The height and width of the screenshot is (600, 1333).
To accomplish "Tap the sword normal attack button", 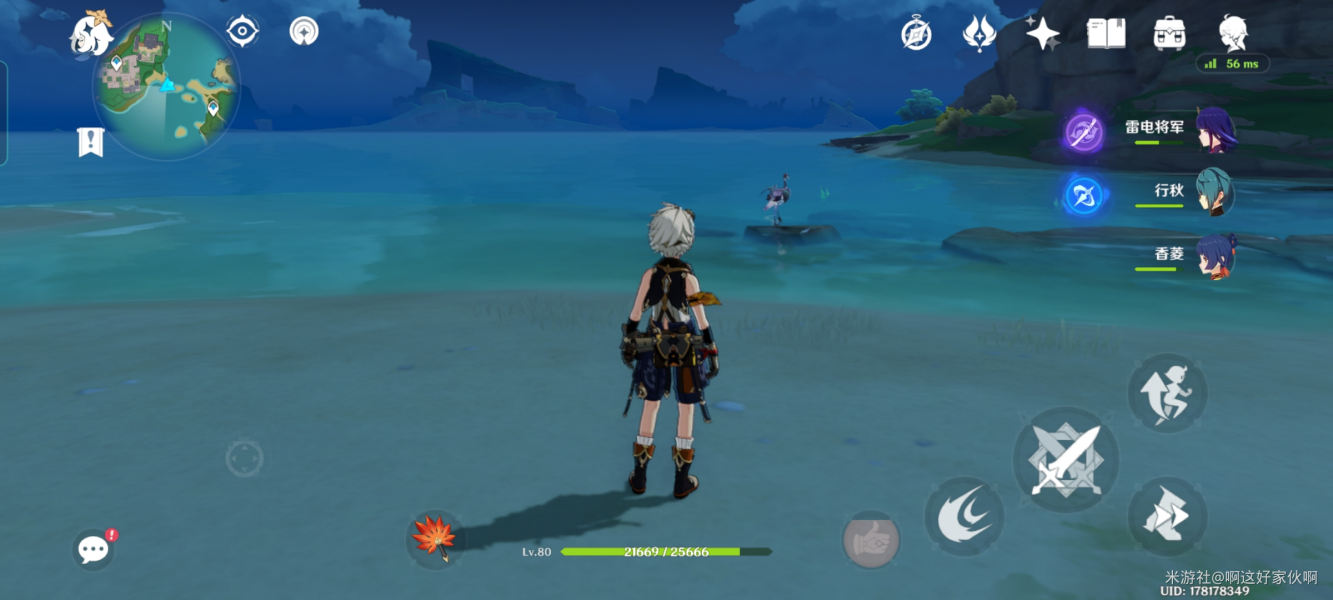I will [x=1066, y=460].
